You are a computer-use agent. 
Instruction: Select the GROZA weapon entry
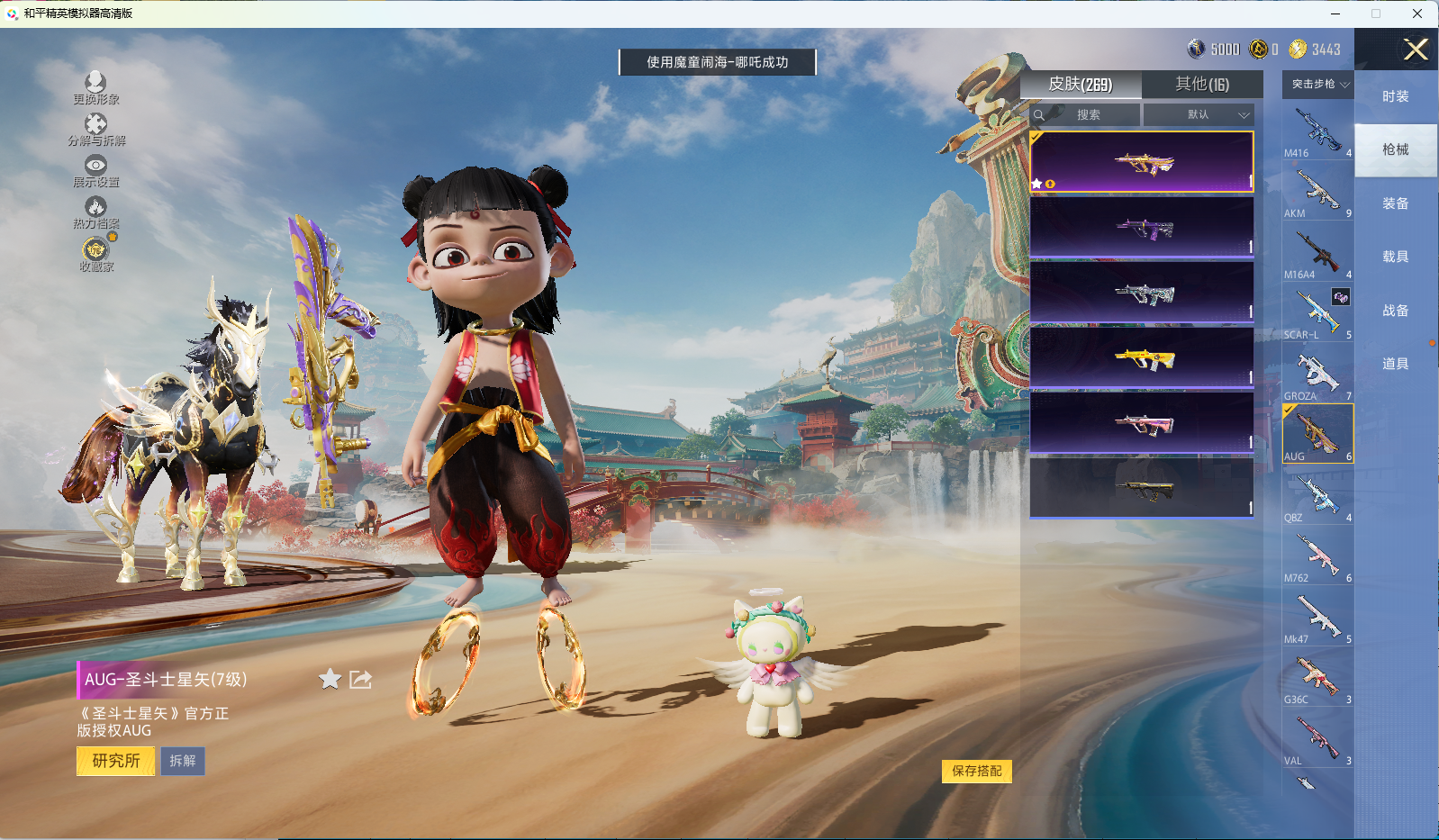point(1317,375)
